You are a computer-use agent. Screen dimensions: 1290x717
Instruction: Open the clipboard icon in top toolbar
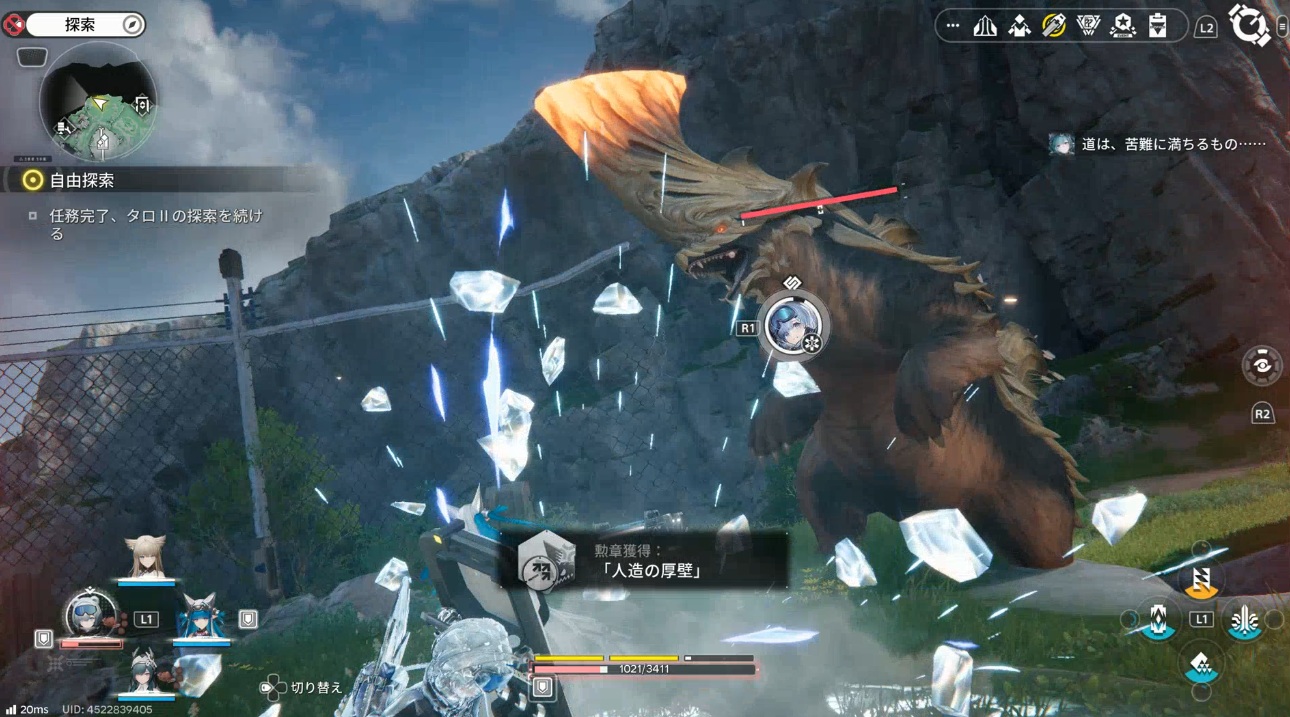click(x=1157, y=26)
